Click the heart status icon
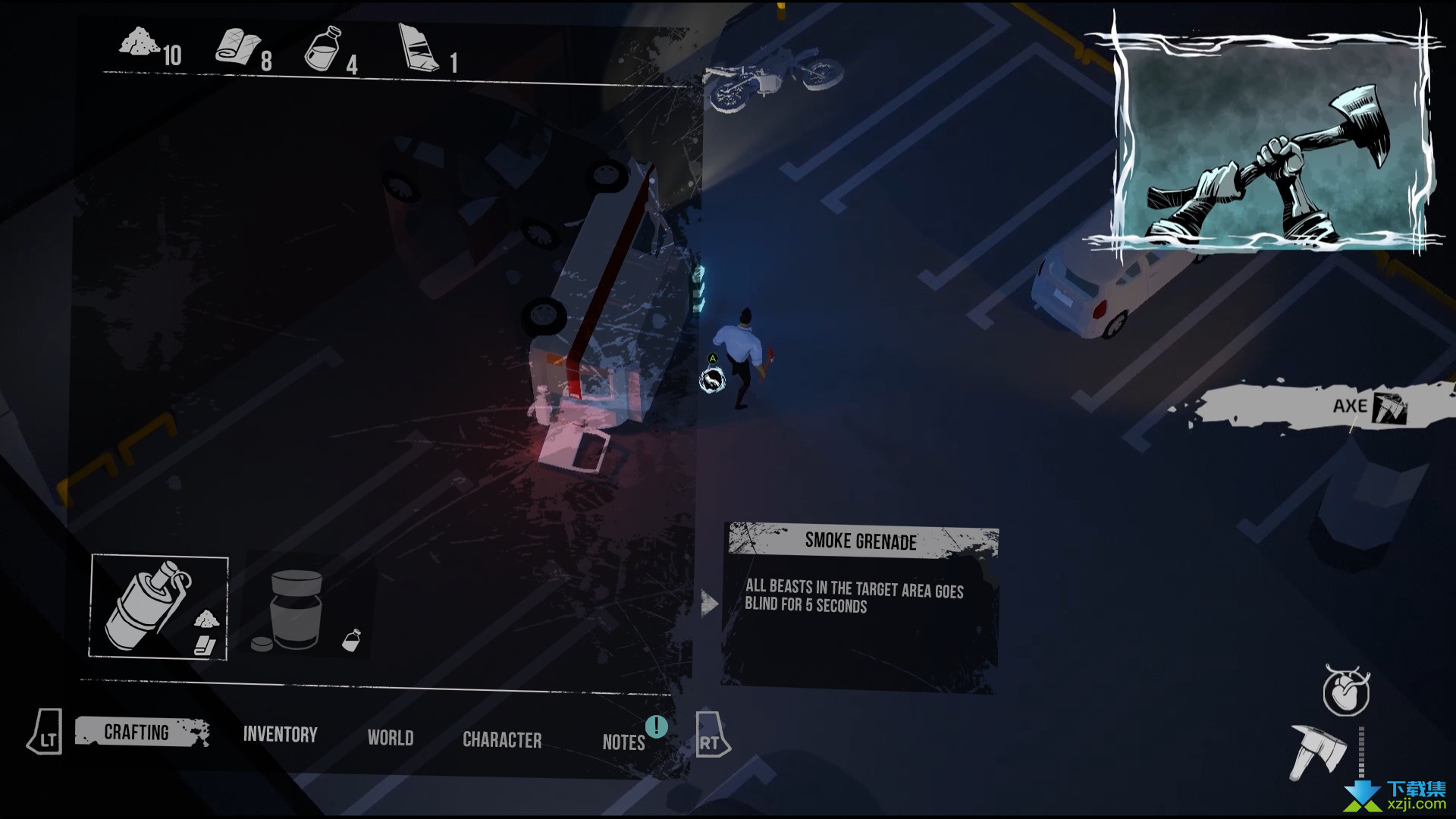Screen dimensions: 1456x819 click(x=1346, y=692)
